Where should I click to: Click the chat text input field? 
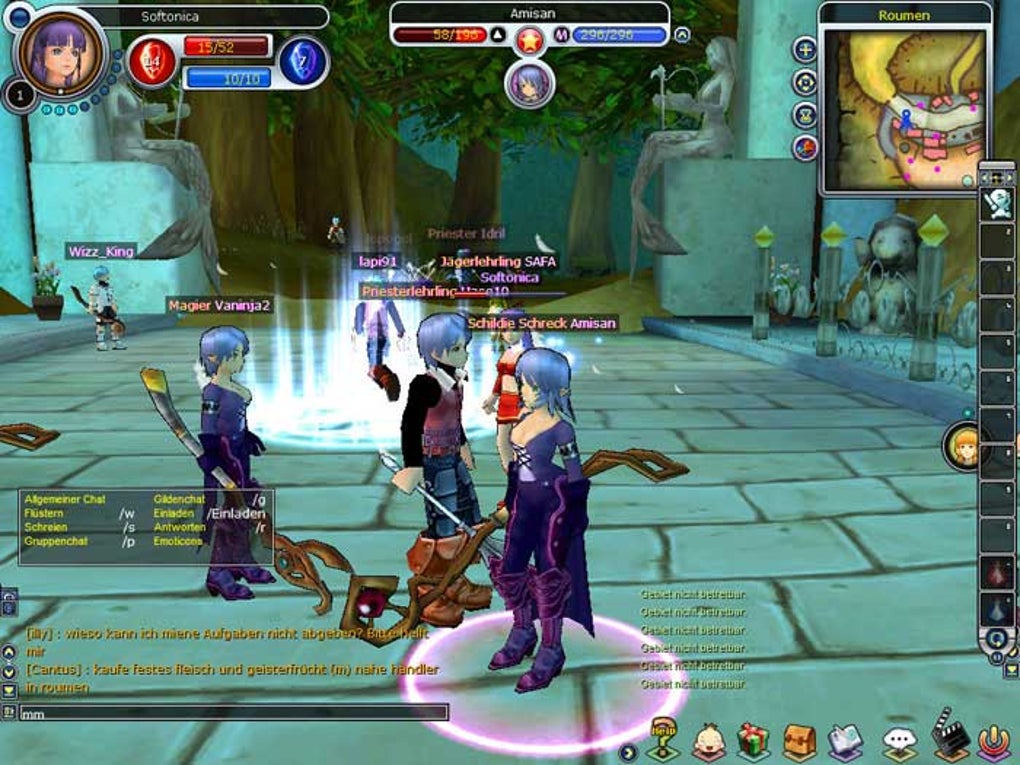(x=232, y=713)
